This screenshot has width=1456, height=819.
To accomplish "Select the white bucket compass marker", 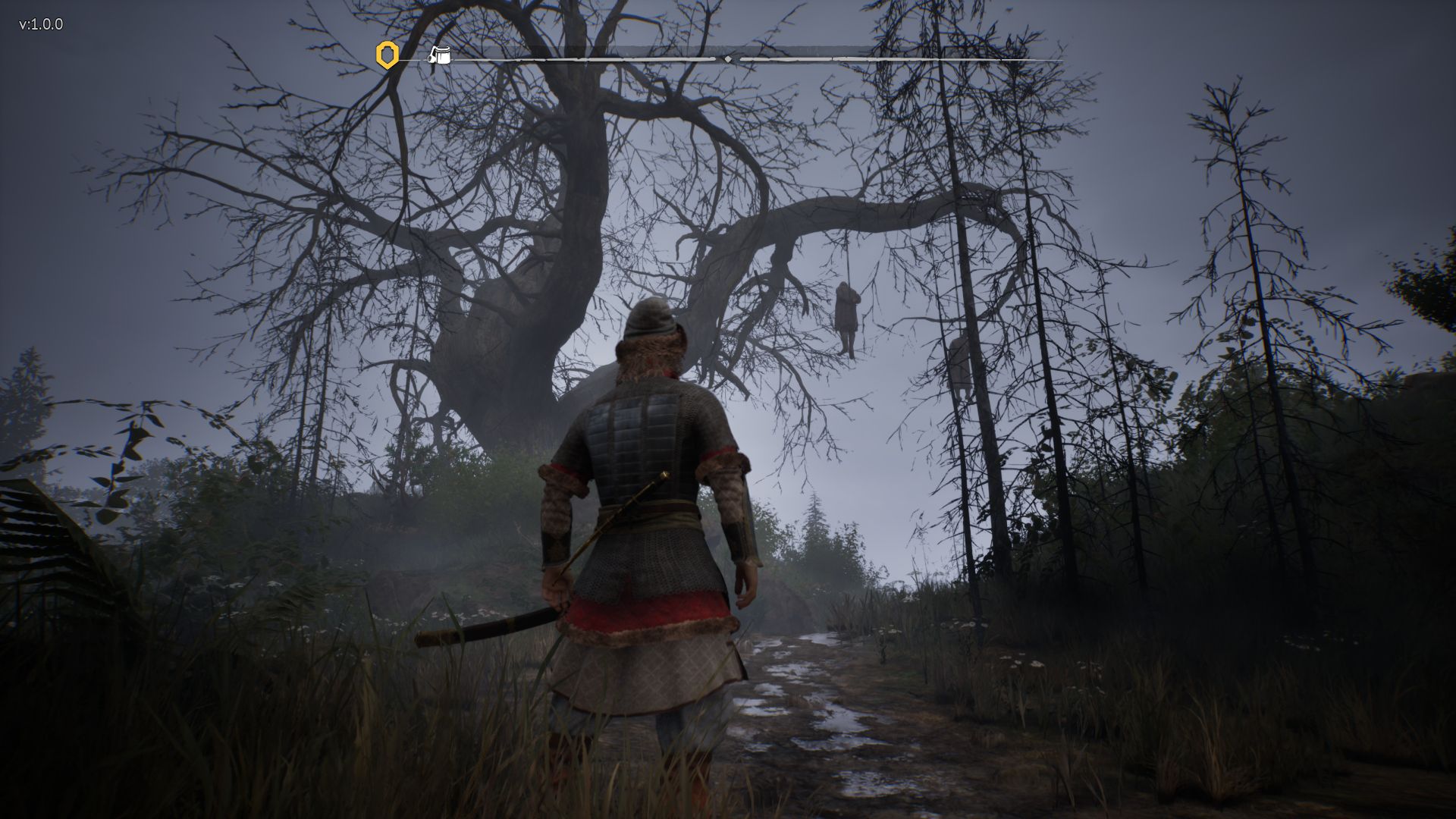I will pyautogui.click(x=440, y=55).
